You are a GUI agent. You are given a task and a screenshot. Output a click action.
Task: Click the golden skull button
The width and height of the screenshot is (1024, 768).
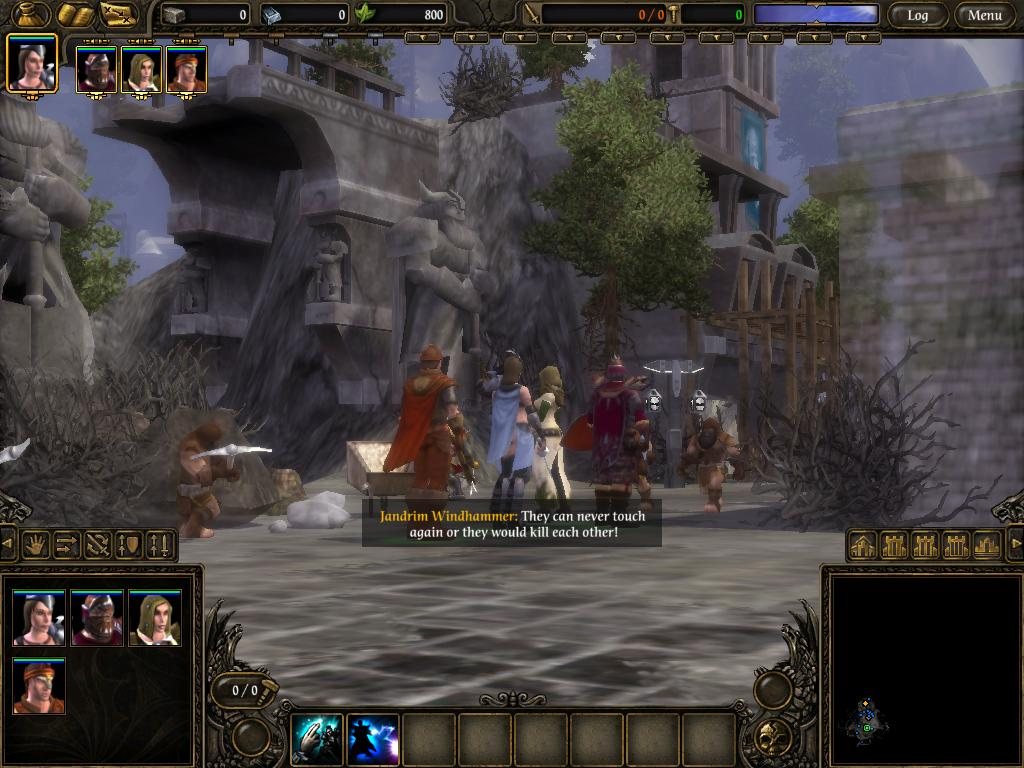point(772,738)
